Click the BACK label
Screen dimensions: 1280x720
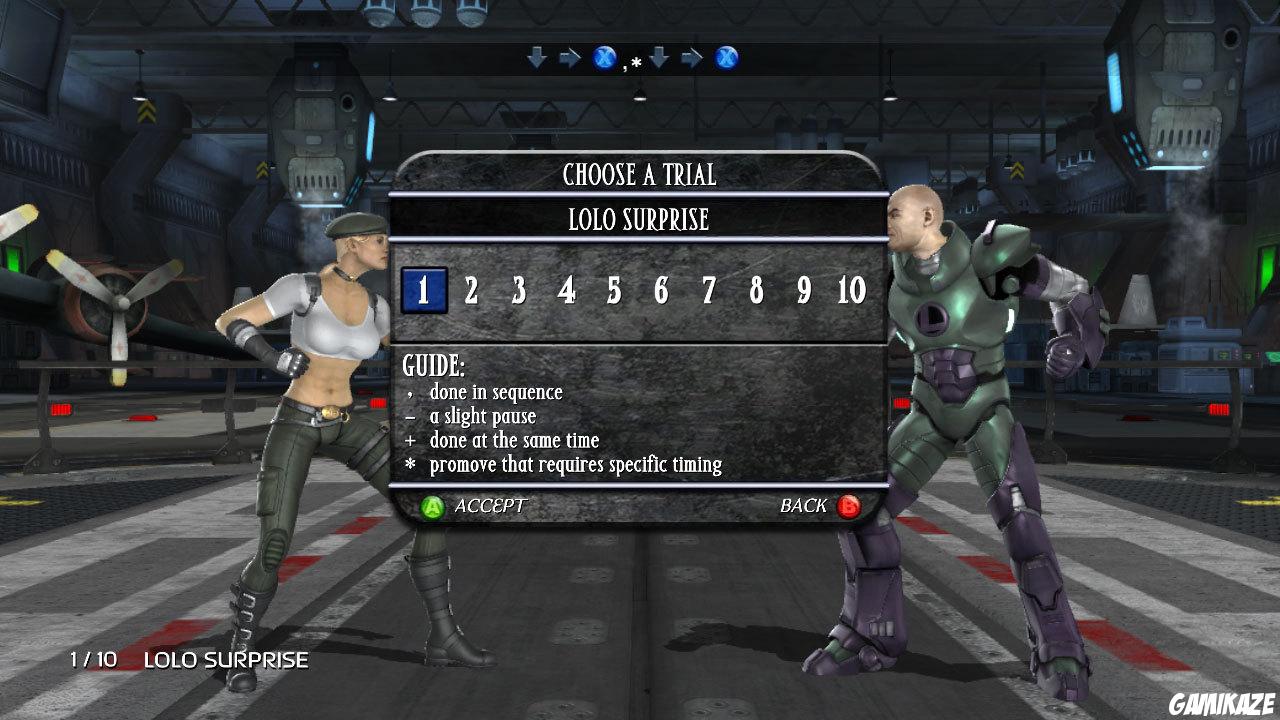801,506
